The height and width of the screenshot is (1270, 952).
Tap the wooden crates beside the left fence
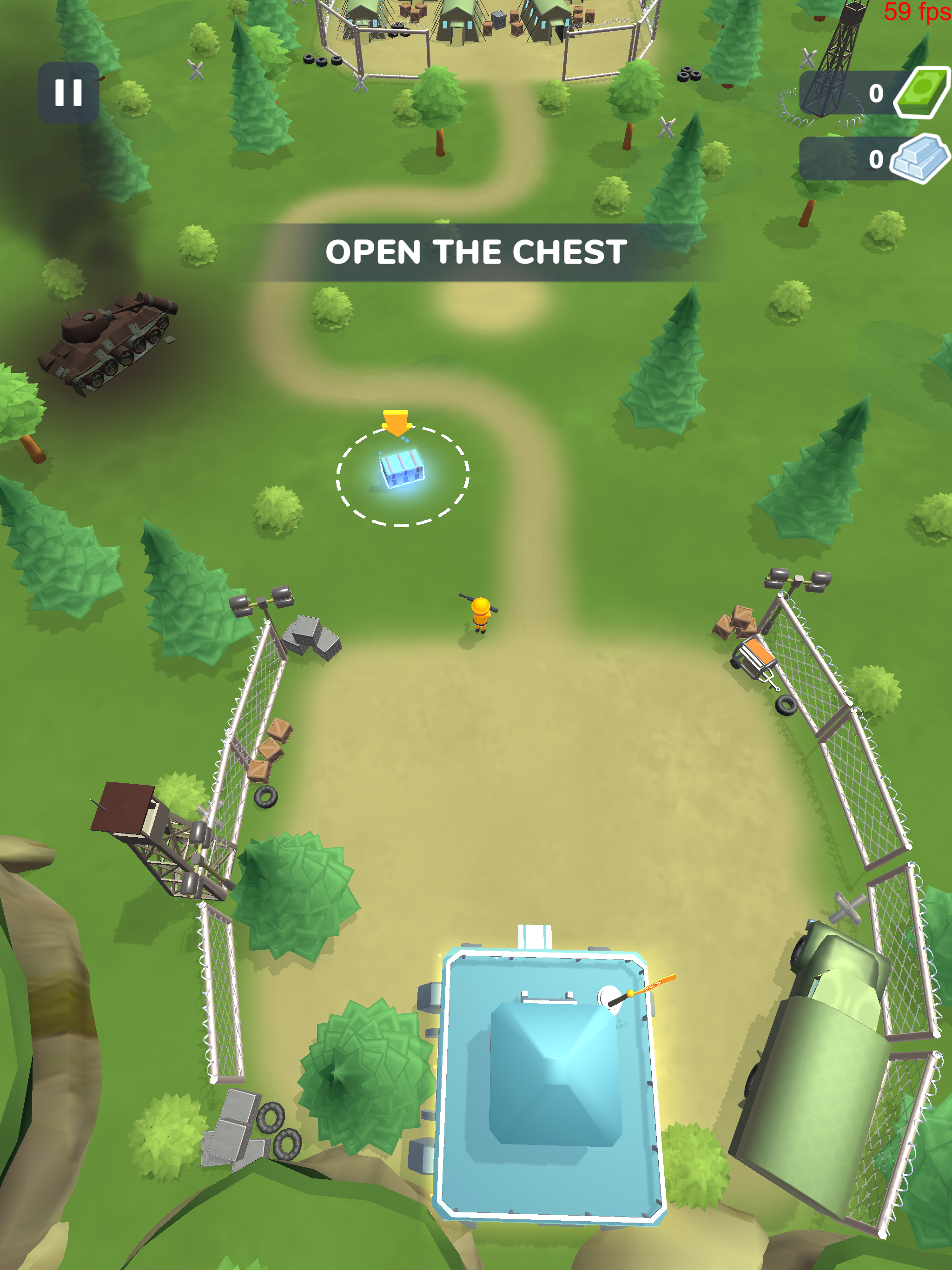click(x=270, y=752)
